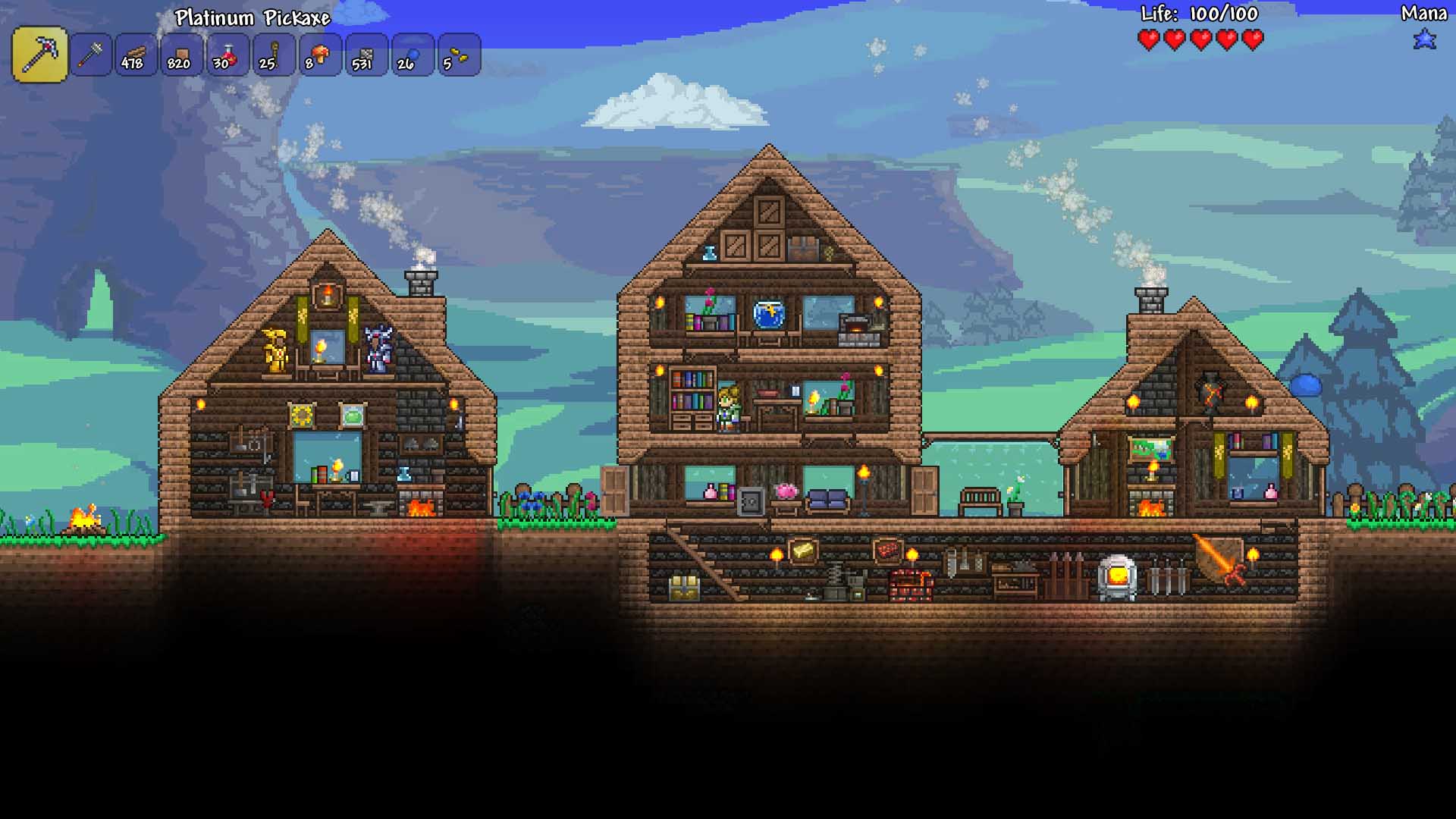Select the mushroom item in the hotbar
This screenshot has width=1456, height=819.
tap(320, 53)
